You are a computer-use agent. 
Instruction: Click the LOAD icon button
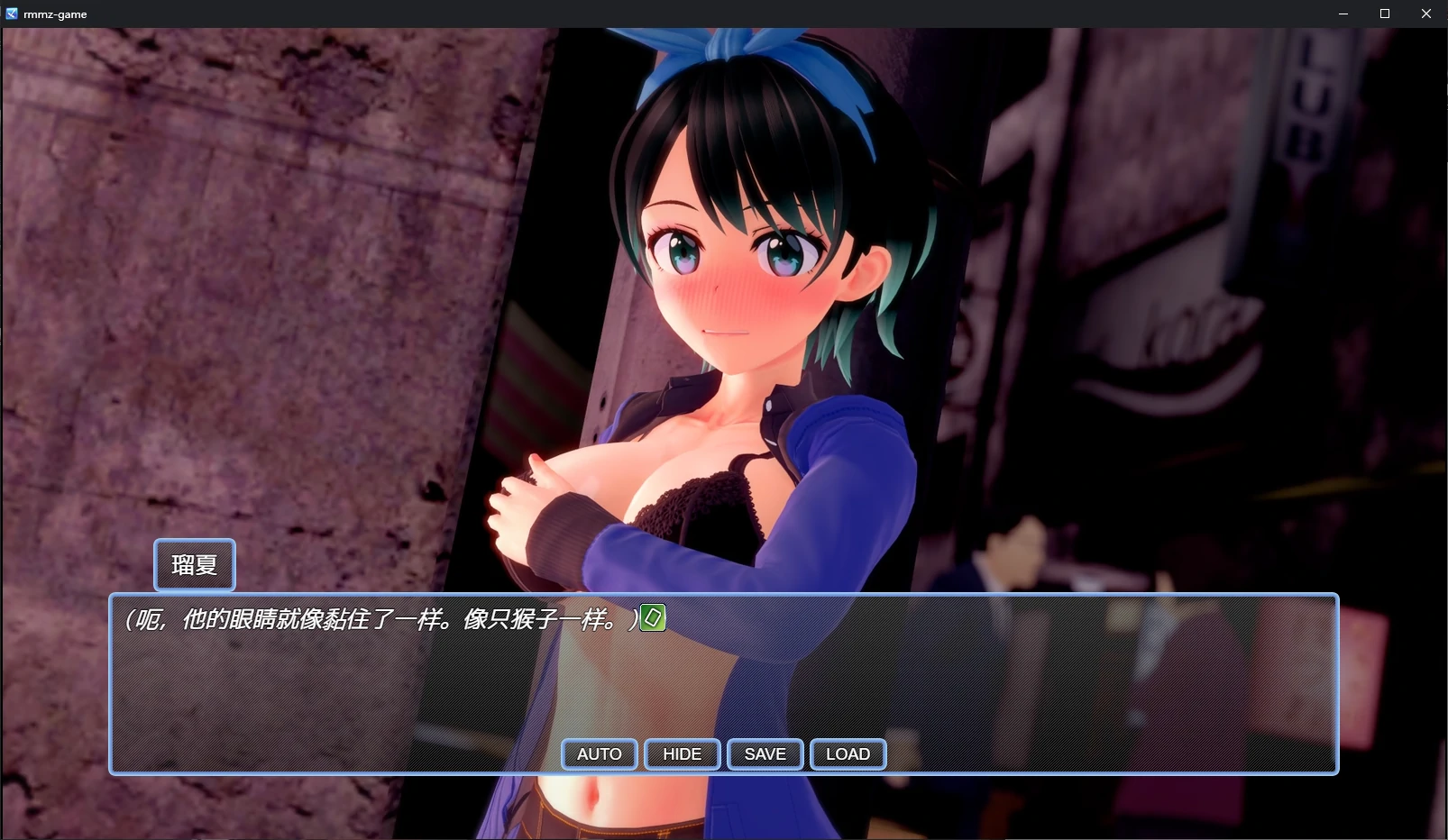coord(847,753)
